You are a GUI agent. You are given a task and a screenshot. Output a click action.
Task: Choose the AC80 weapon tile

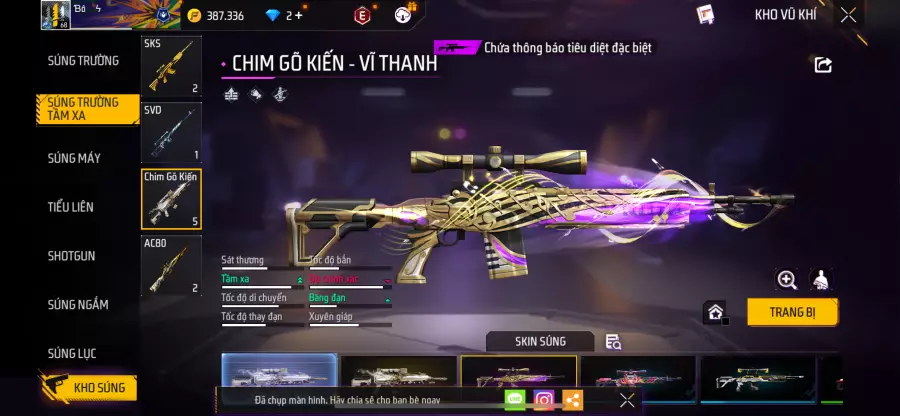click(171, 265)
